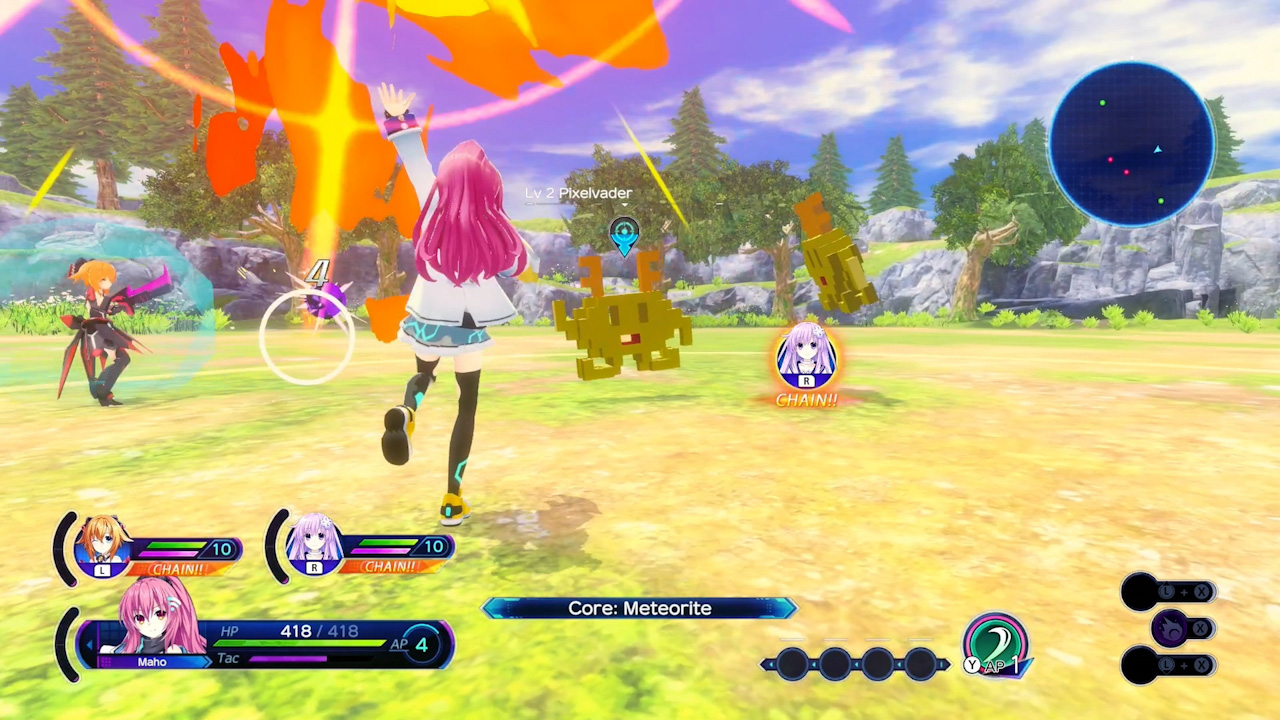Click the blue target marker above the Pixelvader
The image size is (1280, 720).
[x=623, y=235]
